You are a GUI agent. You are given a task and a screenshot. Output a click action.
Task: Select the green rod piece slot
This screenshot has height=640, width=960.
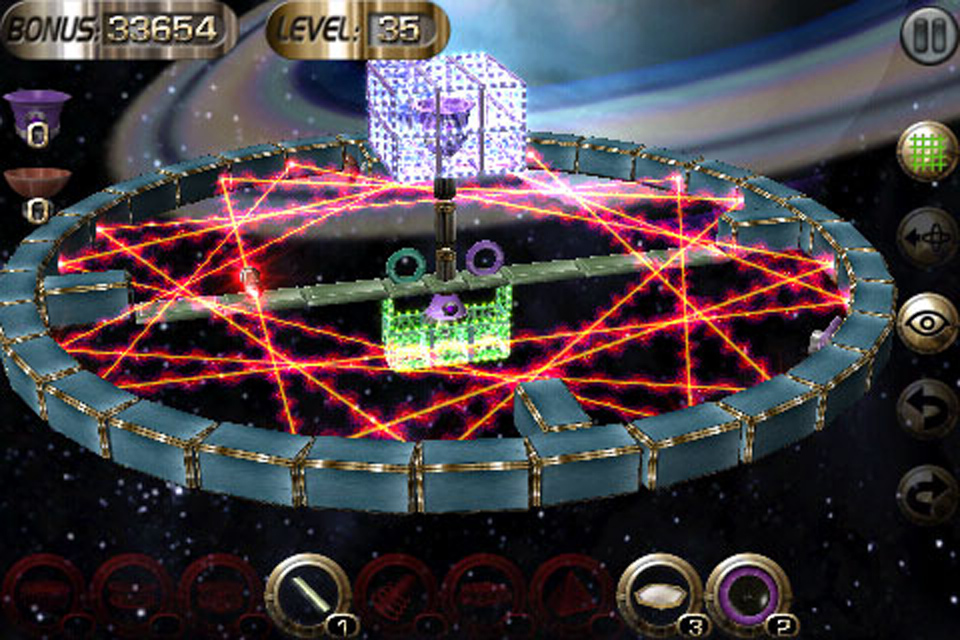pyautogui.click(x=307, y=594)
